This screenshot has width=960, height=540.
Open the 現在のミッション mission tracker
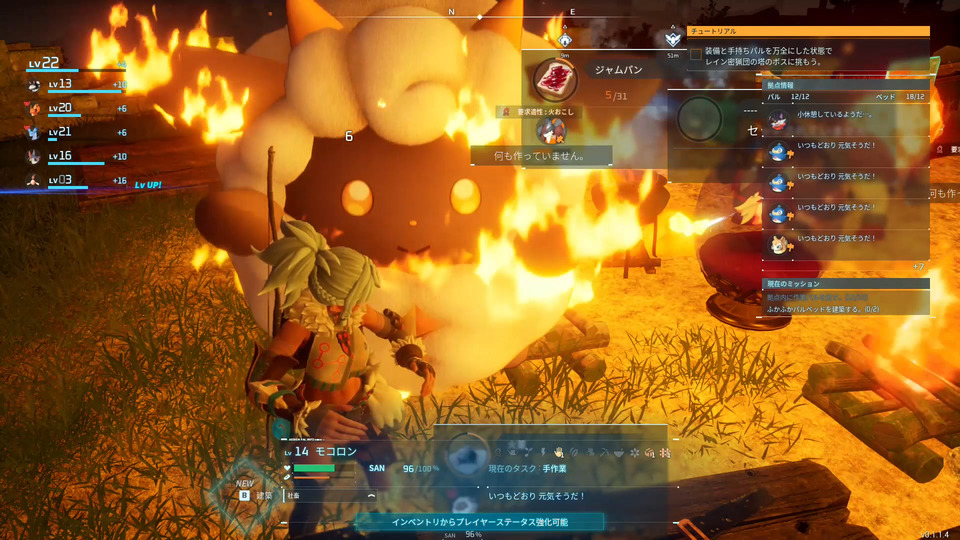point(846,284)
